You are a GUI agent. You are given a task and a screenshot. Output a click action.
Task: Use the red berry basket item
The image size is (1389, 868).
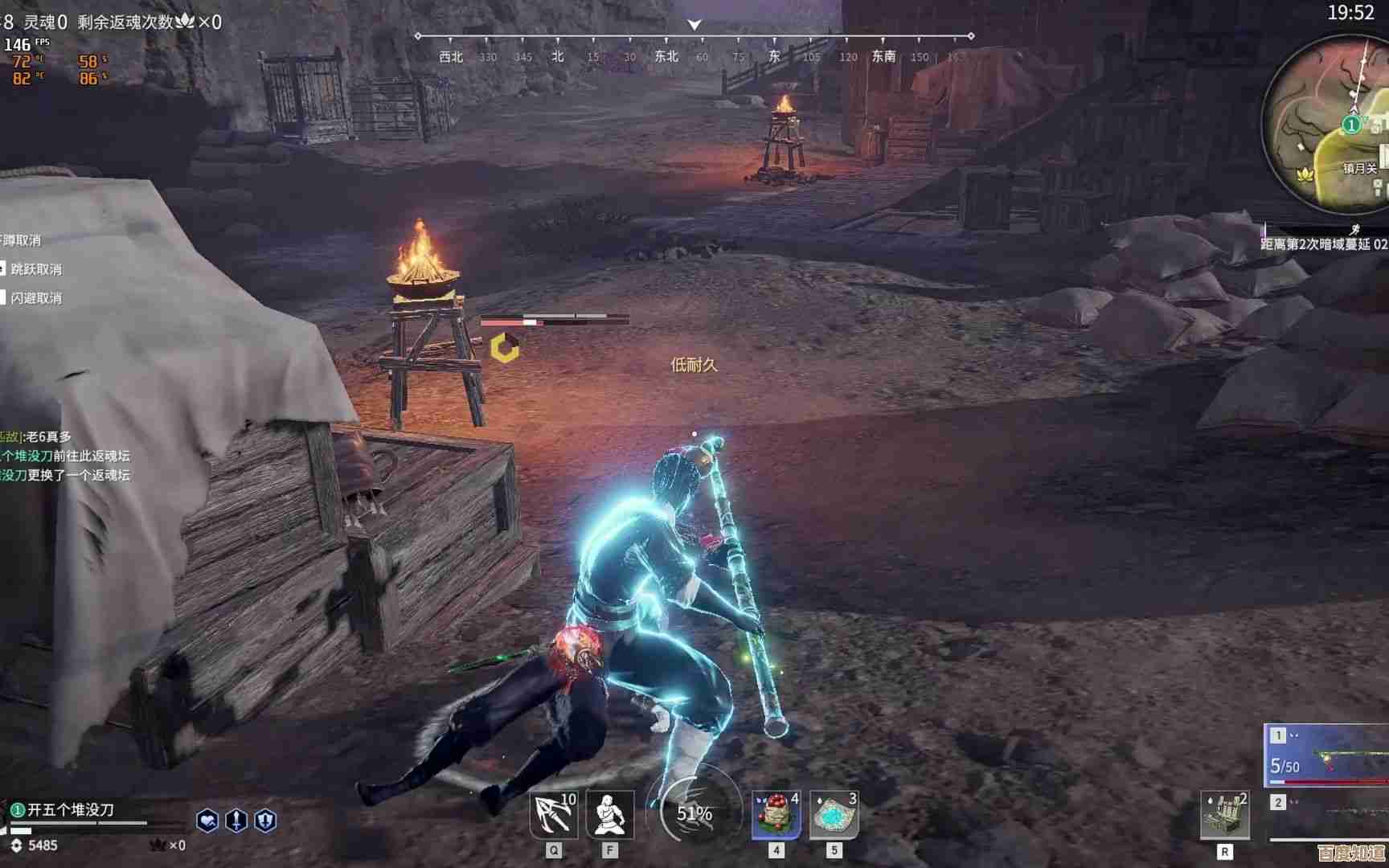pyautogui.click(x=776, y=815)
